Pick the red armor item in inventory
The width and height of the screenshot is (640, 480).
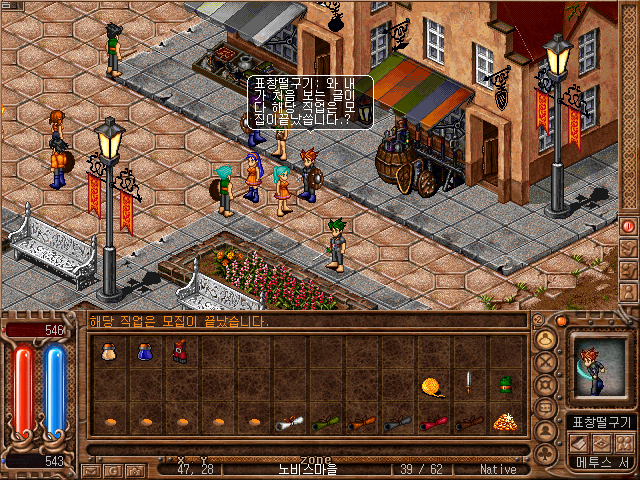tap(179, 351)
